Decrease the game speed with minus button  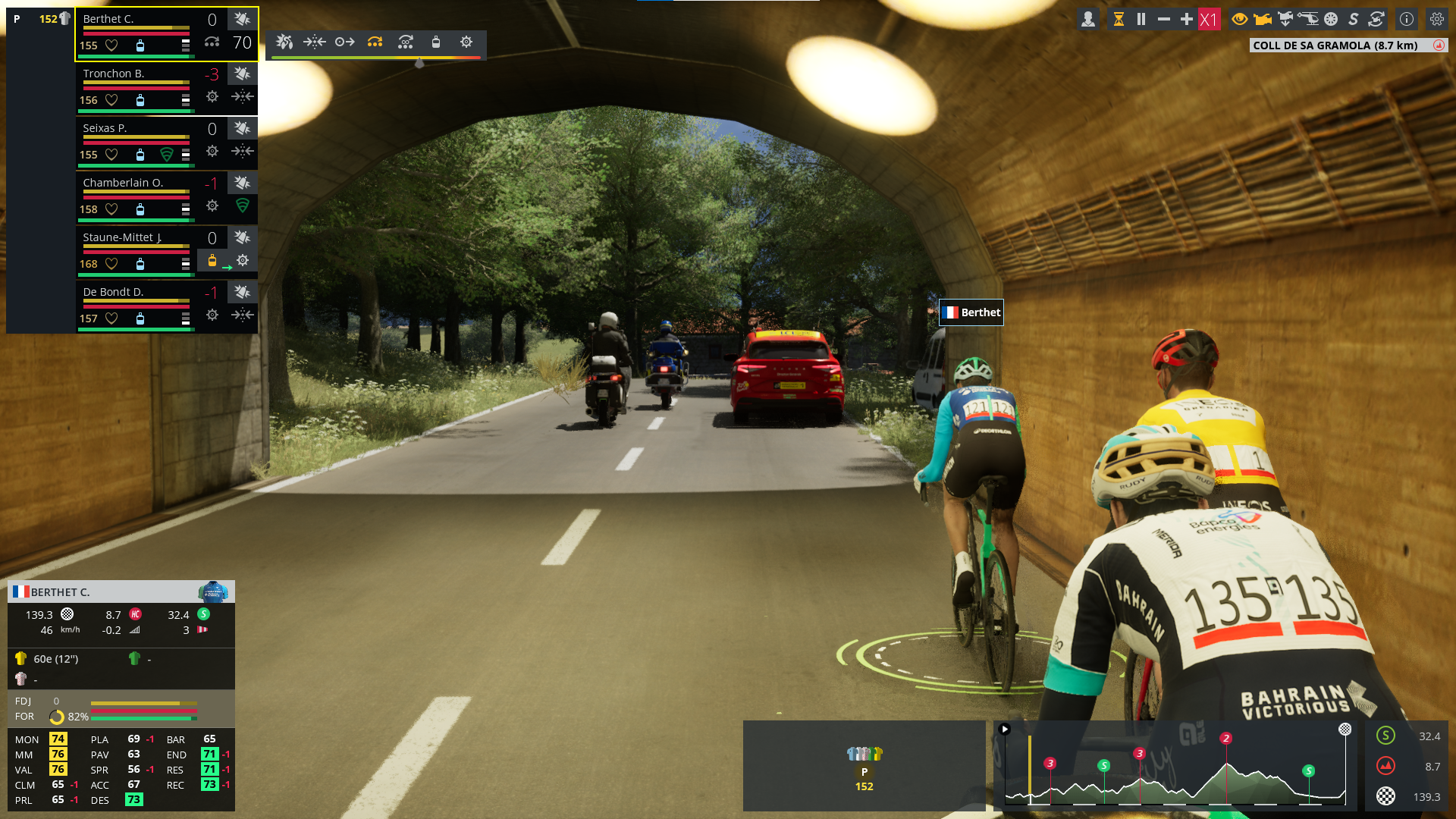(1164, 20)
